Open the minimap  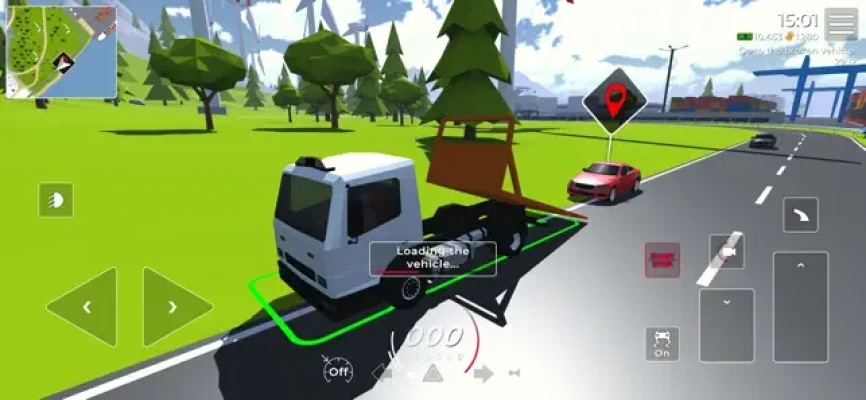click(x=61, y=51)
